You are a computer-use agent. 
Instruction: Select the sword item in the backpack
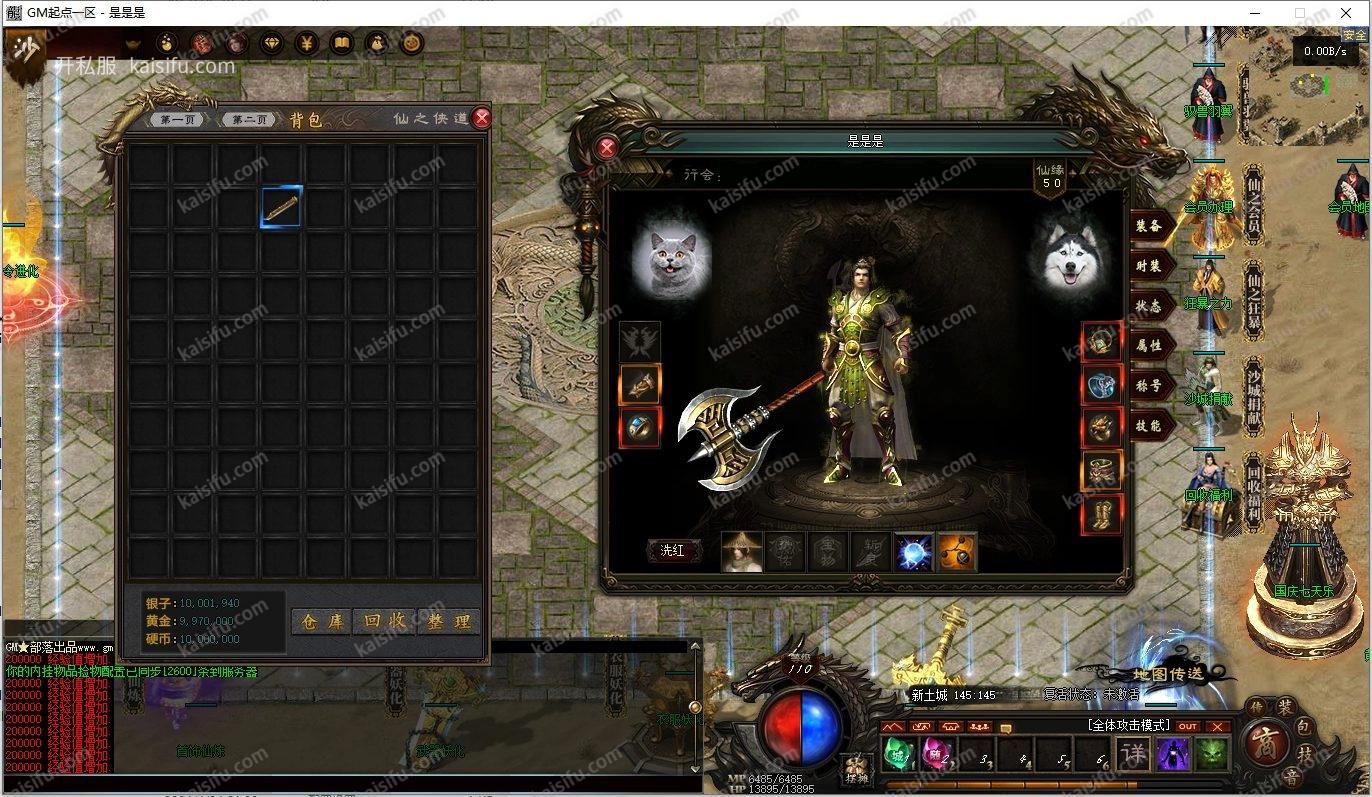pyautogui.click(x=281, y=208)
